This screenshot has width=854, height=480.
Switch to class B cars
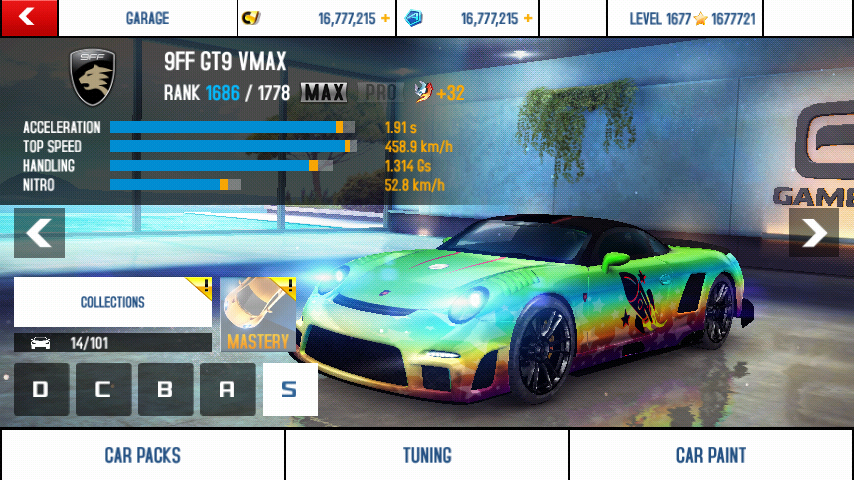click(165, 390)
